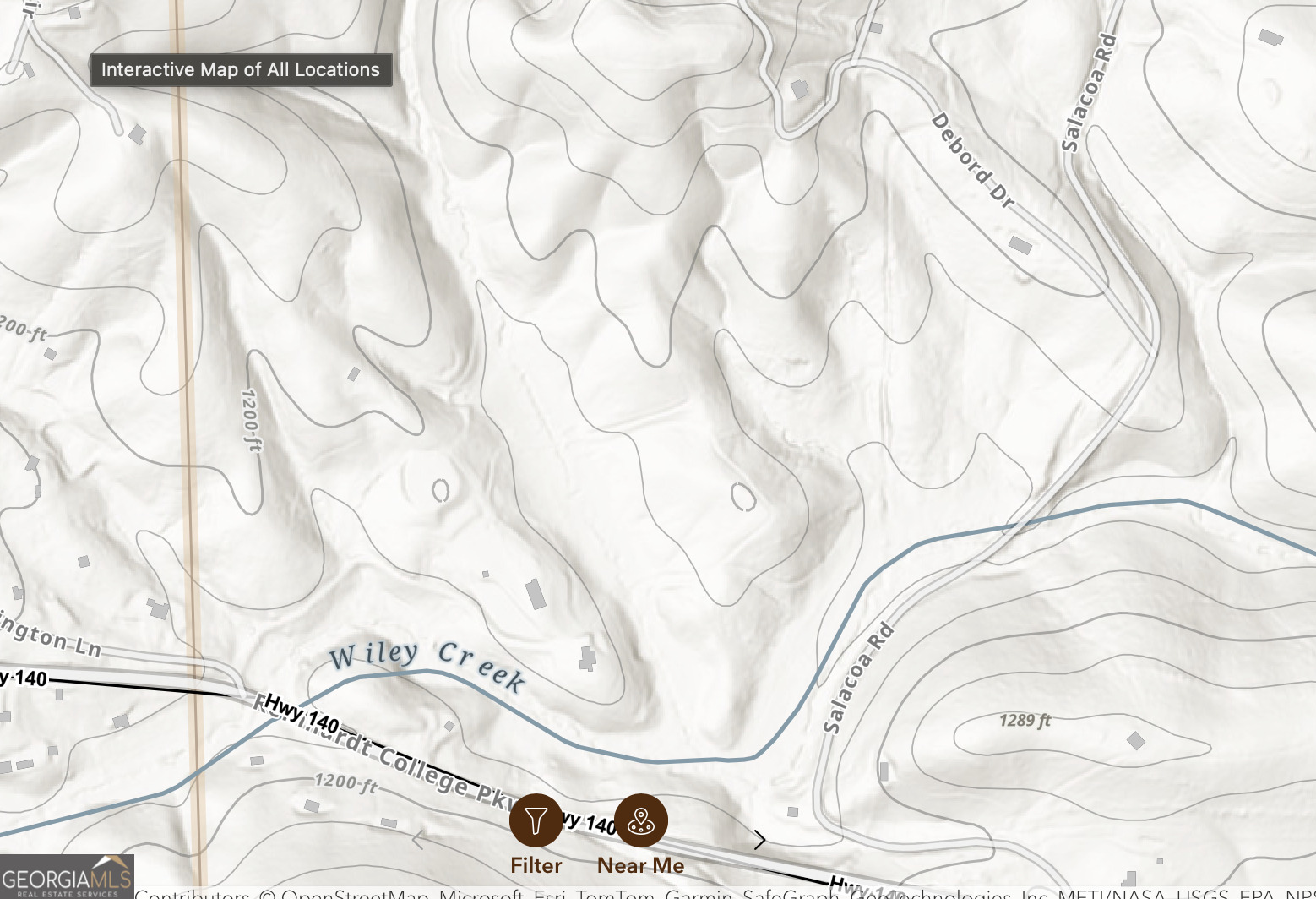Open the Filter options
This screenshot has height=899, width=1316.
536,820
